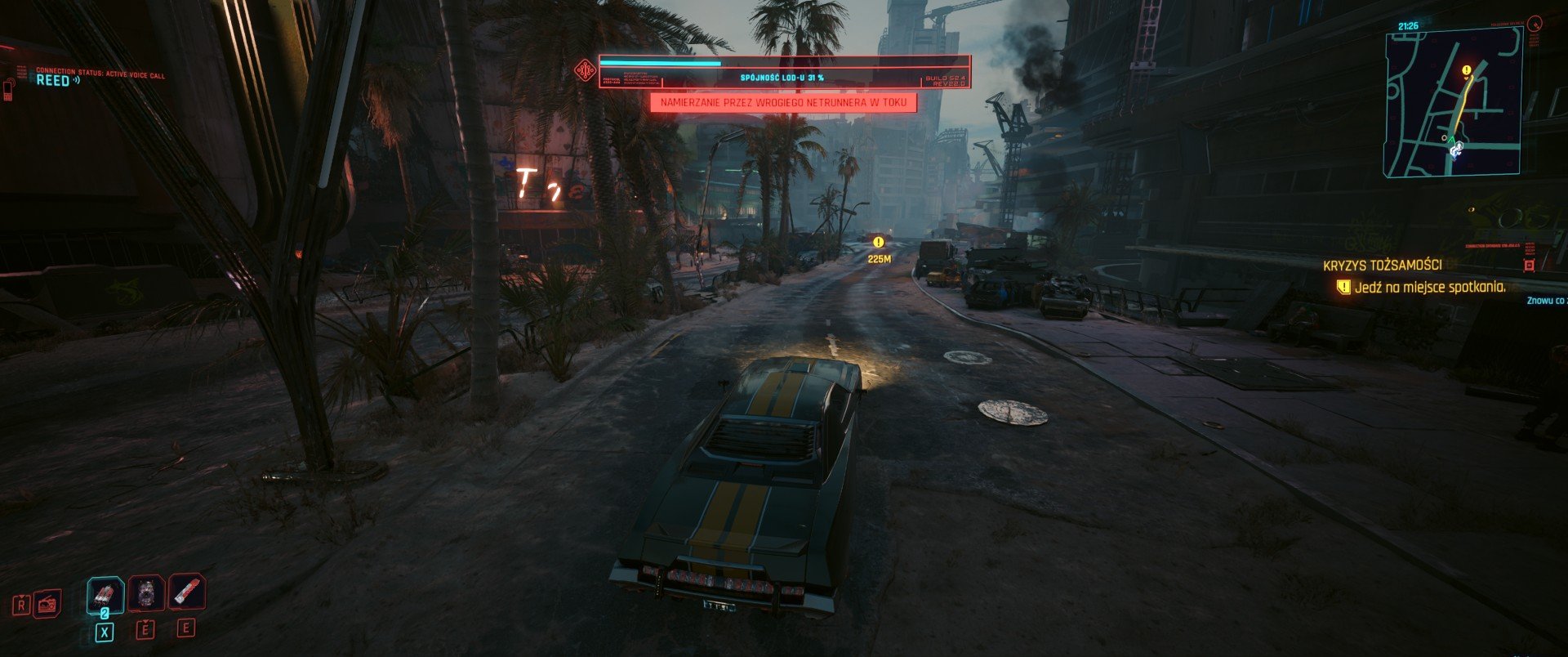Viewport: 1568px width, 657px height.
Task: Click the red compass icon above the minimap
Action: [1536, 25]
